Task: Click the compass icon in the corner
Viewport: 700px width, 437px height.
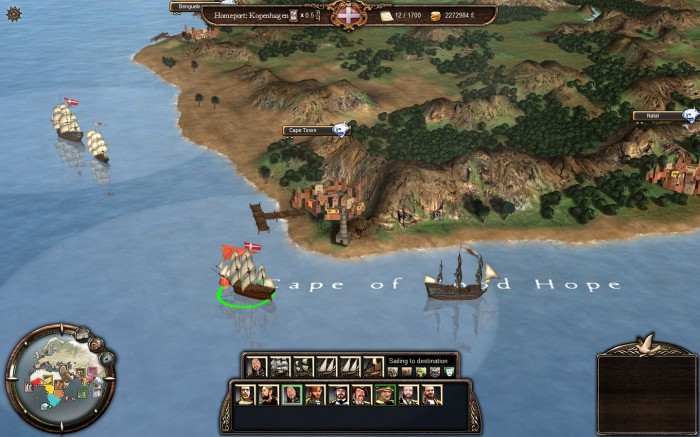Action: pyautogui.click(x=13, y=13)
